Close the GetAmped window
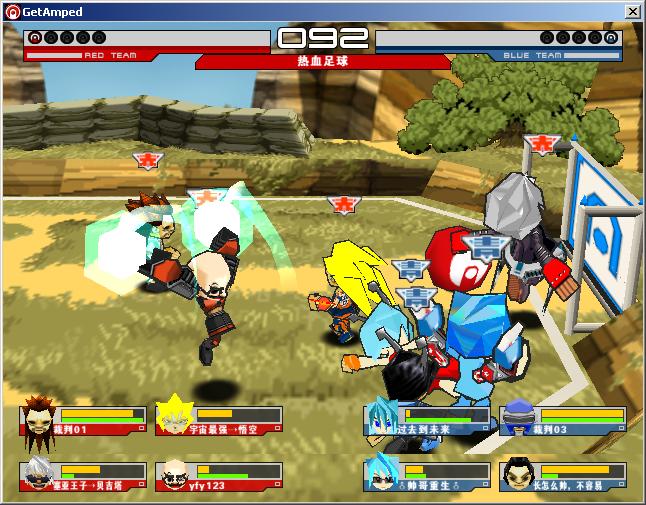This screenshot has width=646, height=505. point(632,11)
